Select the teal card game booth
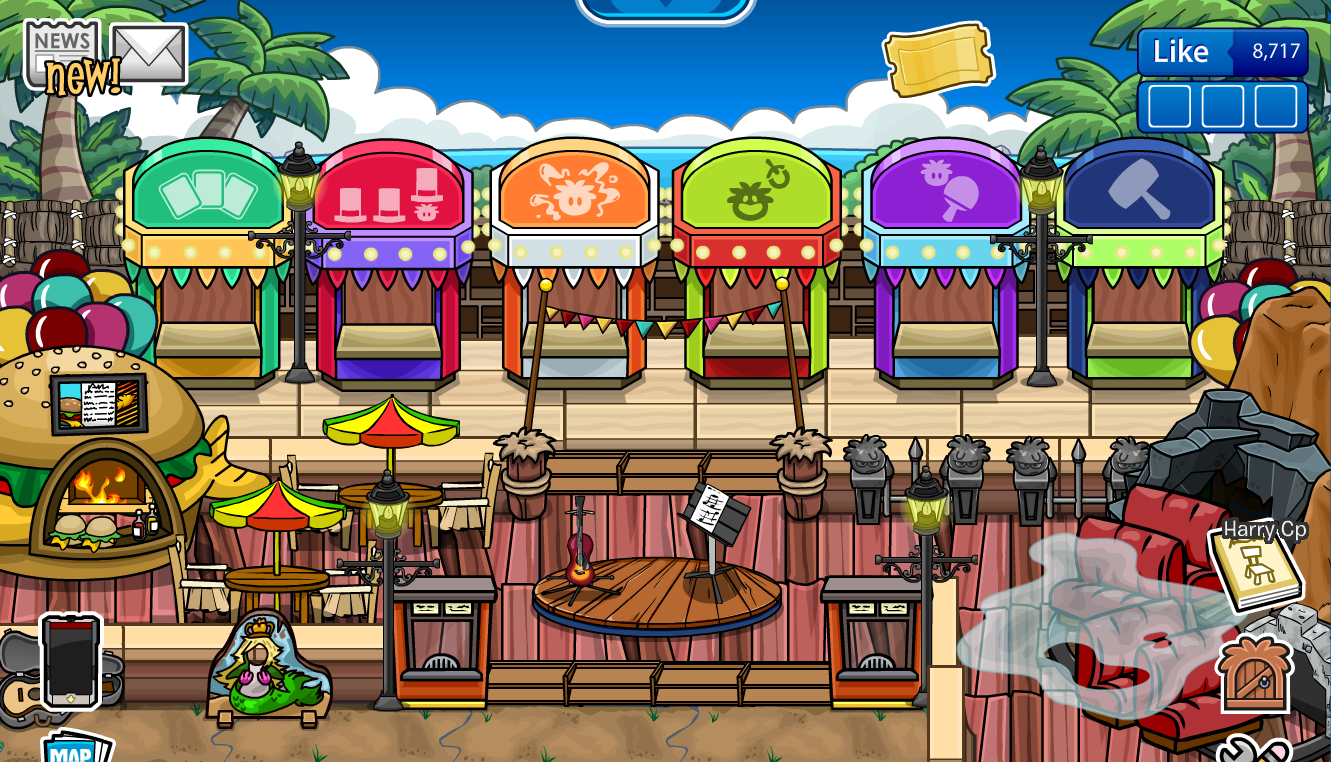The image size is (1331, 762). tap(207, 195)
